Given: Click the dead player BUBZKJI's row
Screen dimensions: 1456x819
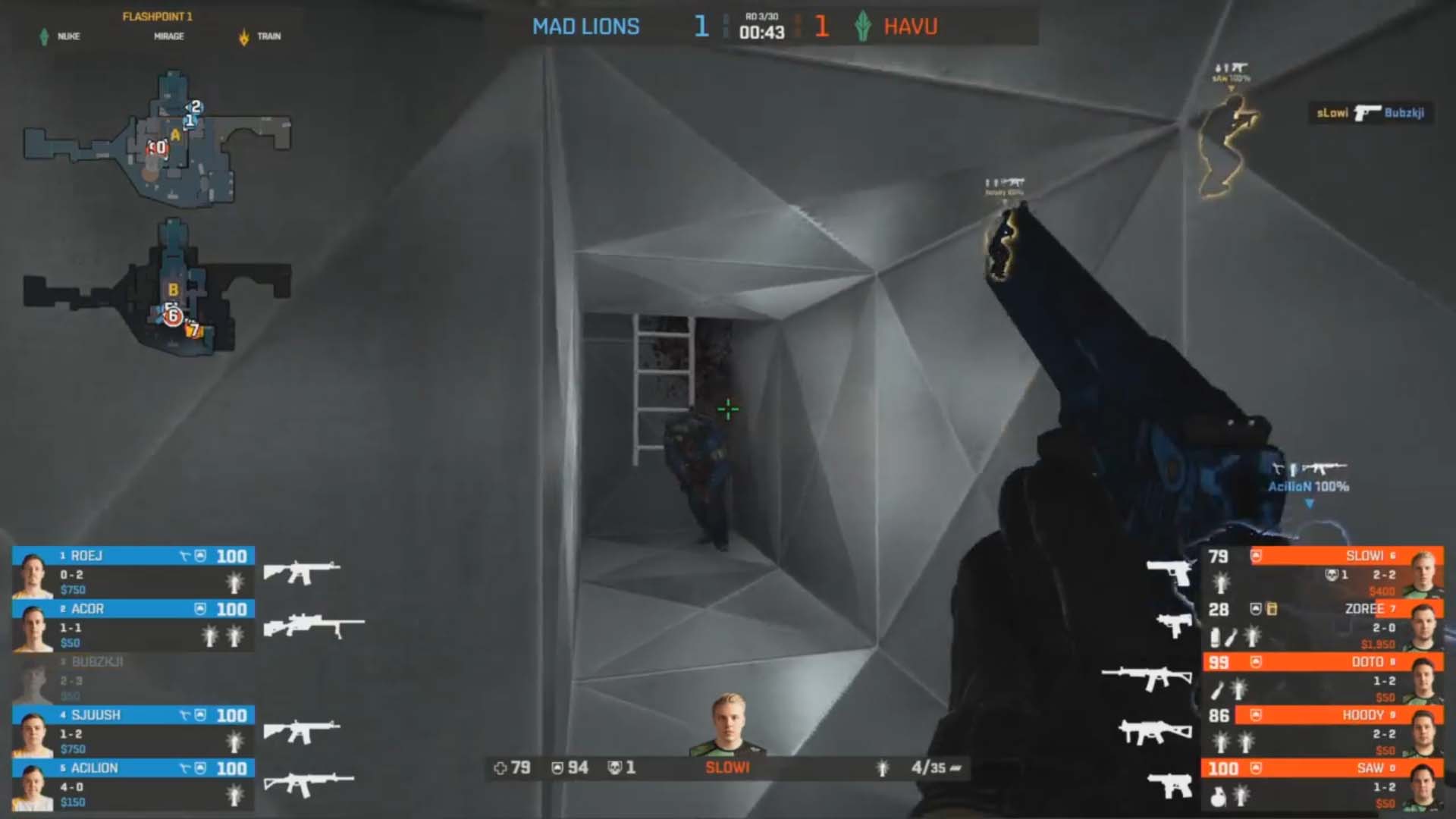Looking at the screenshot, I should [x=133, y=679].
